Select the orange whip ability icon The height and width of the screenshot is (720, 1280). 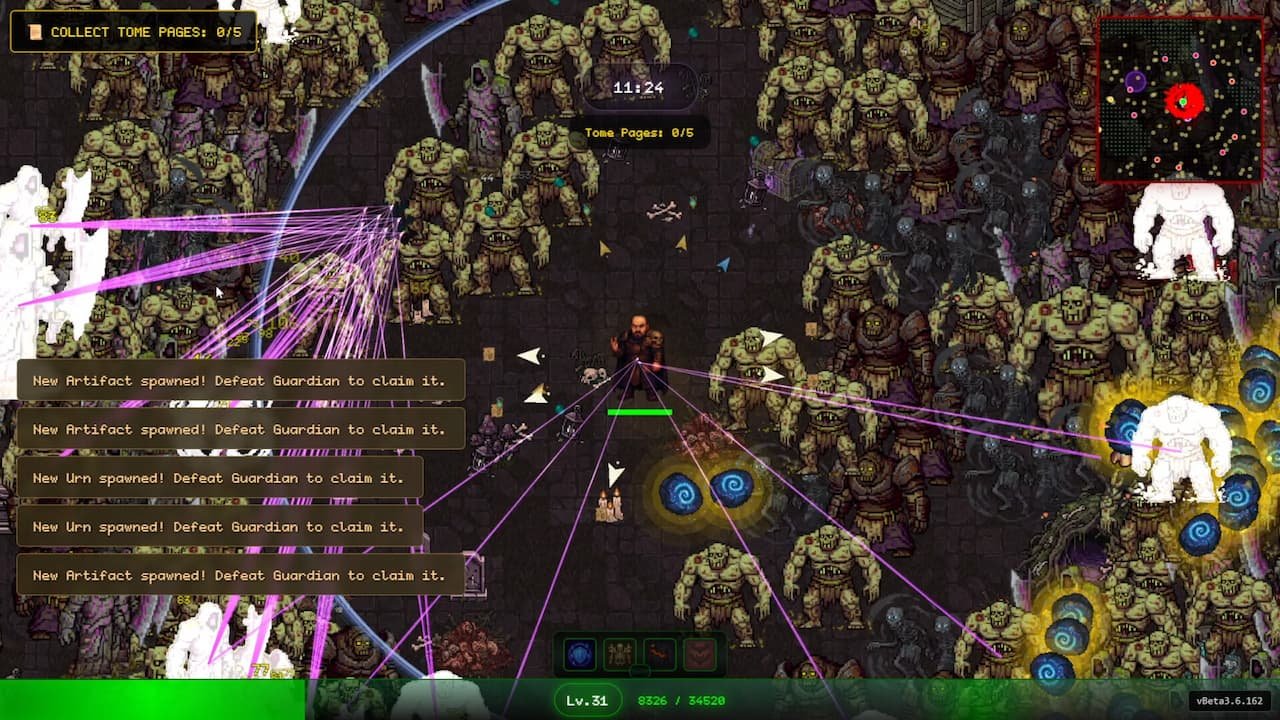click(x=660, y=653)
